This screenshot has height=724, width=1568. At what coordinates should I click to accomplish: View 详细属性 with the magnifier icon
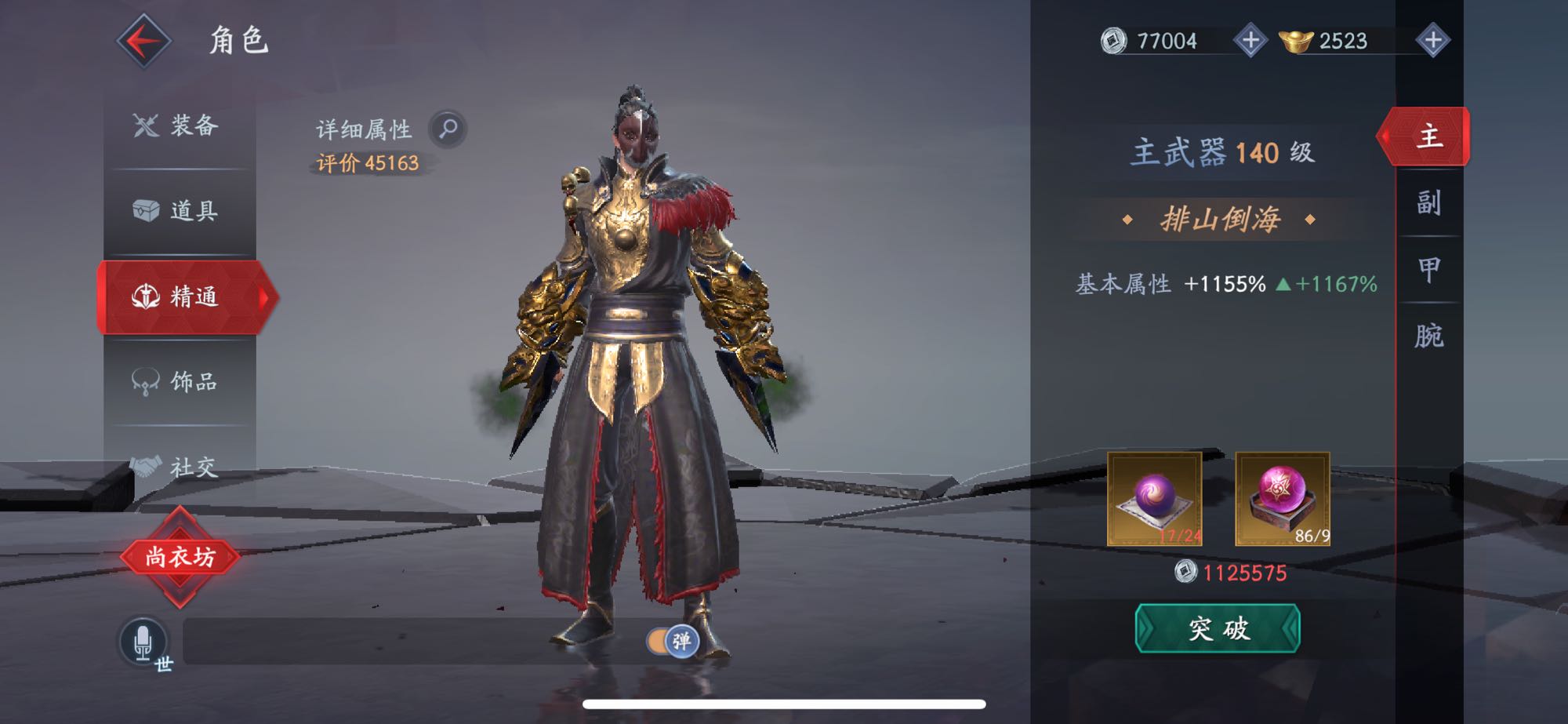click(x=448, y=128)
